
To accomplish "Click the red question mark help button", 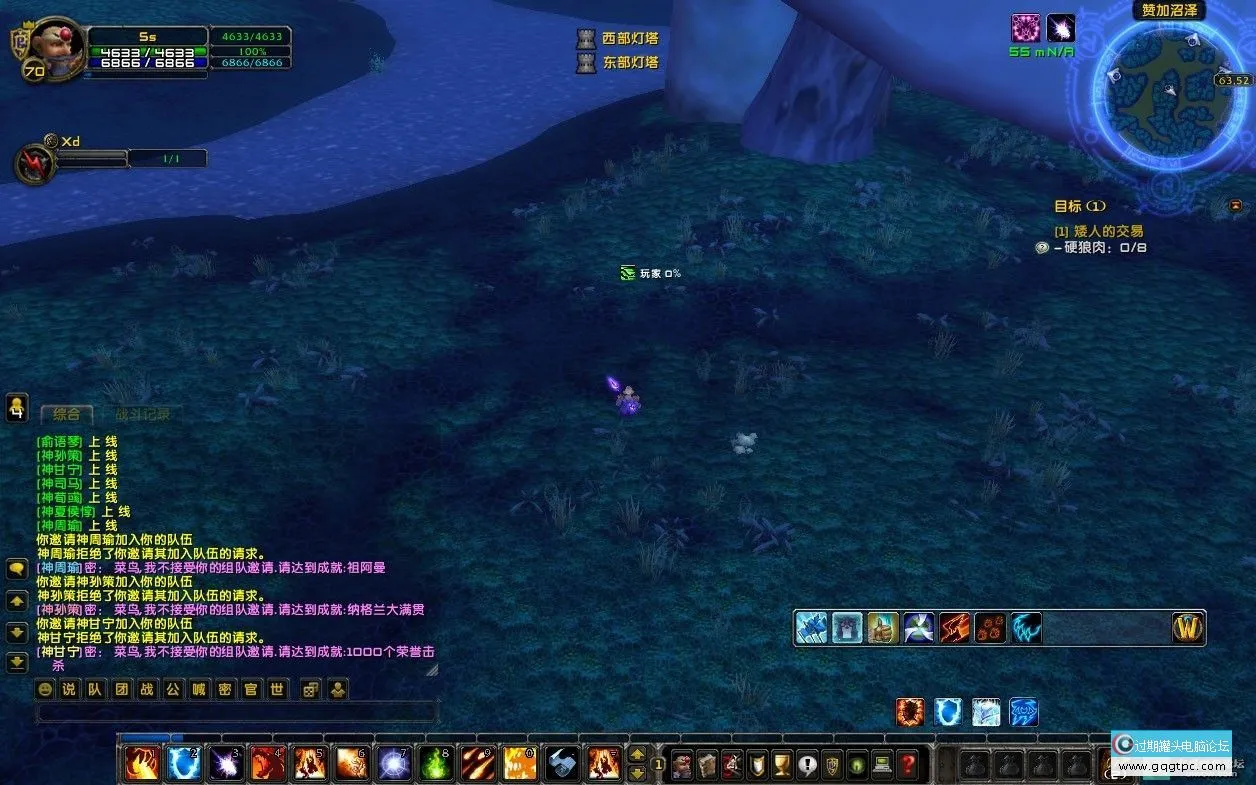I will click(x=907, y=765).
